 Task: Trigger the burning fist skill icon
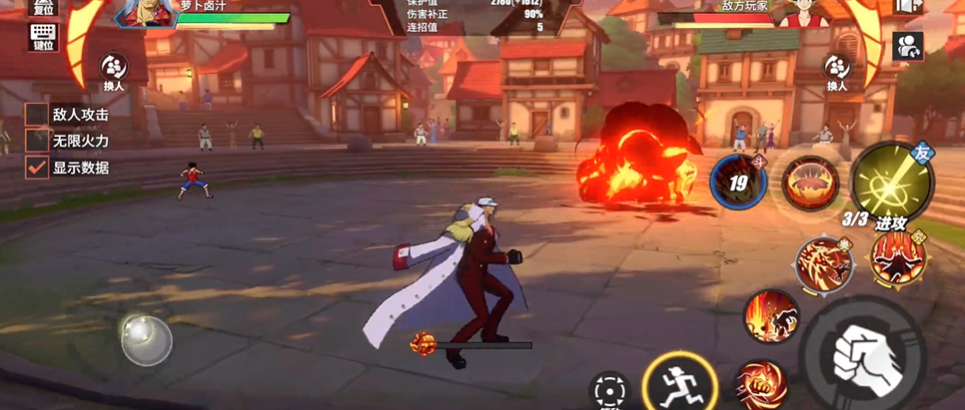click(x=760, y=386)
